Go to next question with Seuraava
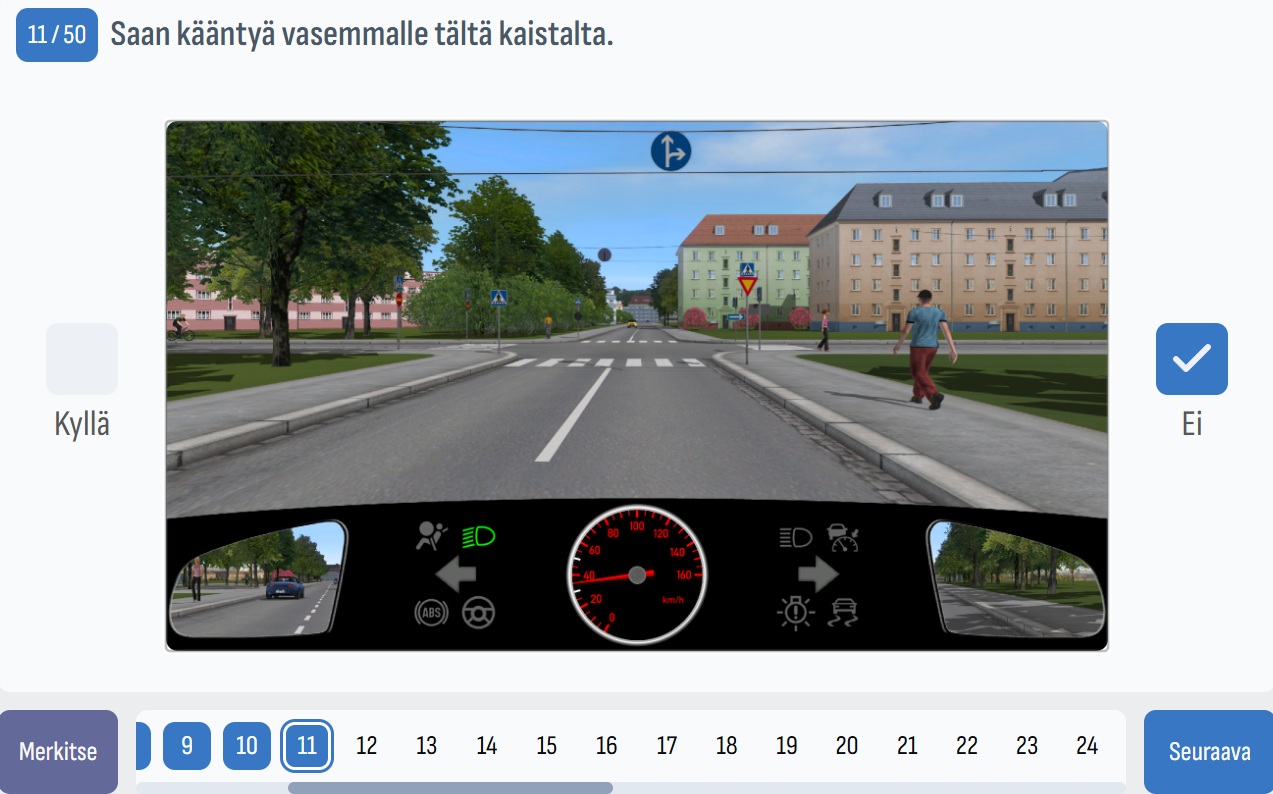The height and width of the screenshot is (794, 1273). point(1209,751)
